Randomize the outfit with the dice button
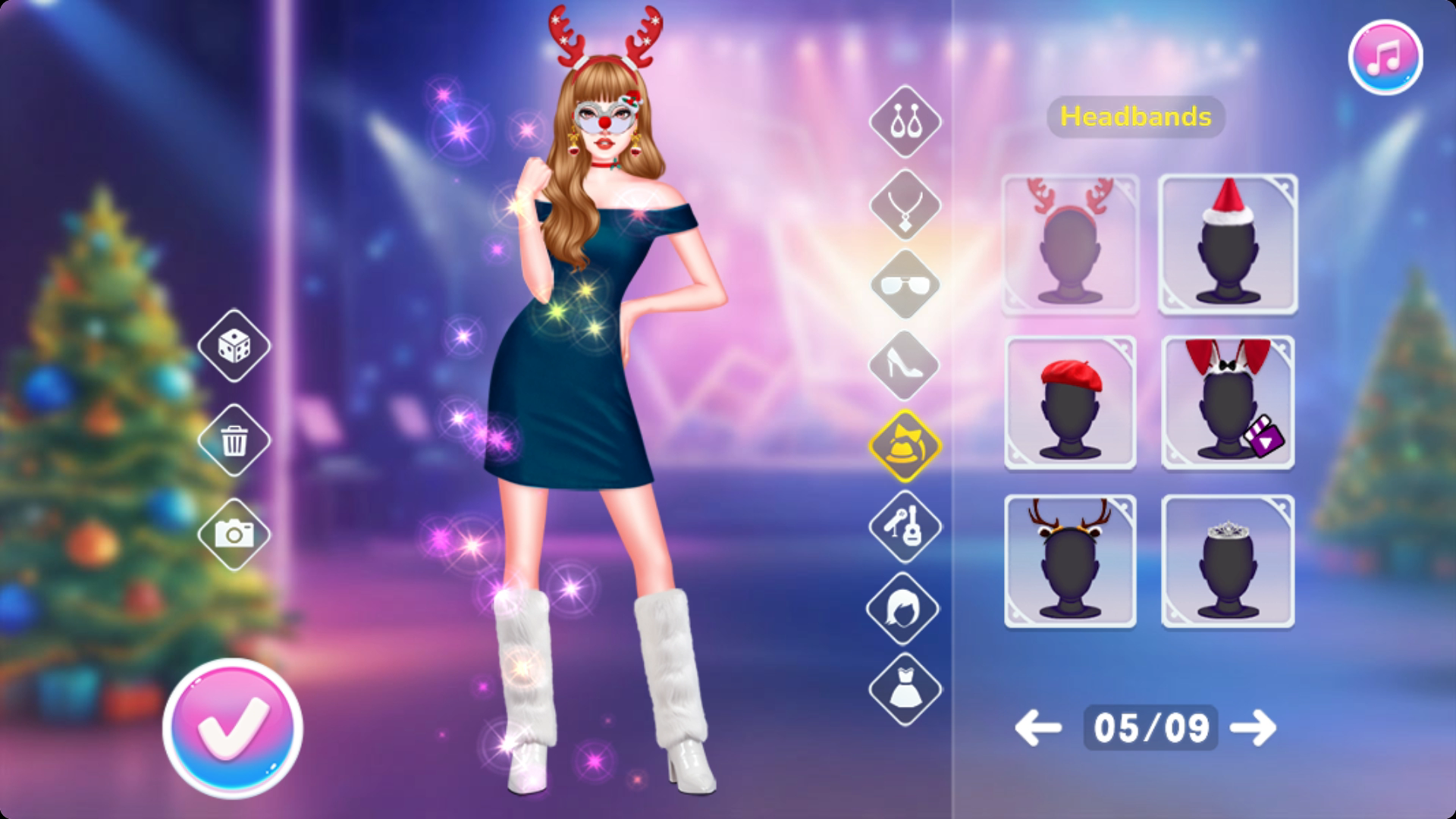Image resolution: width=1456 pixels, height=819 pixels. pyautogui.click(x=234, y=346)
